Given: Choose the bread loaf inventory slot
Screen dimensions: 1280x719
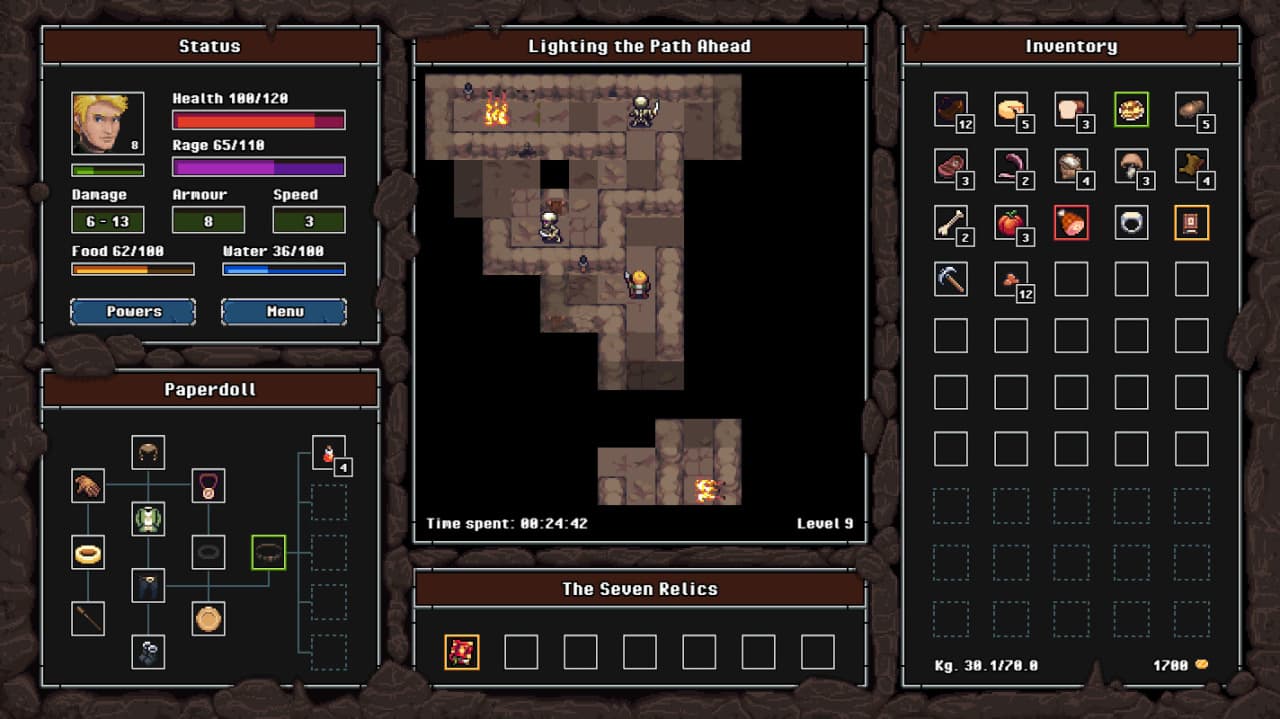Looking at the screenshot, I should (x=1071, y=109).
